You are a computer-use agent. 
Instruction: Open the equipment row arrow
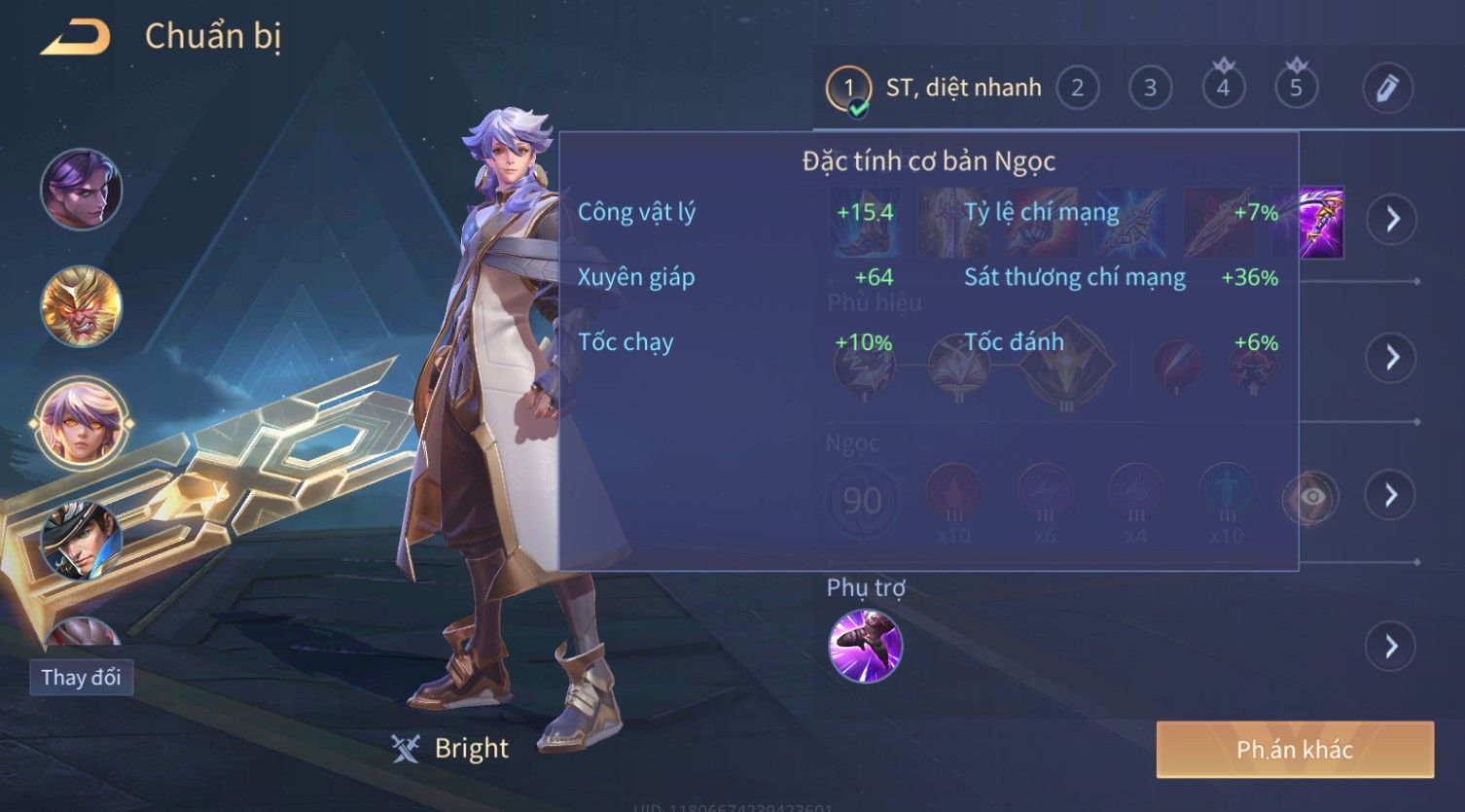click(1392, 219)
